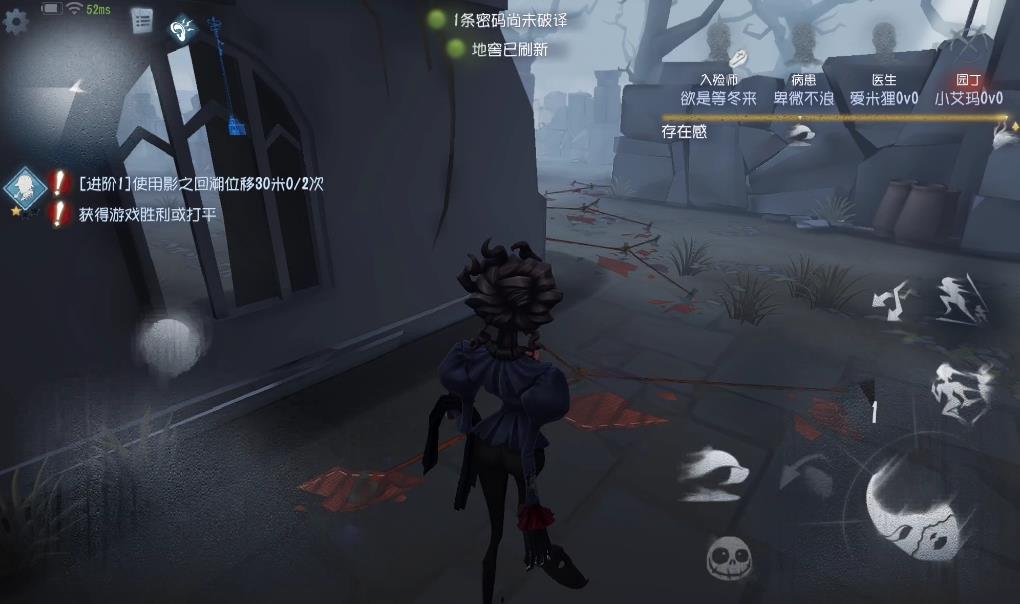Screen dimensions: 1020x604
Task: Activate the ear Listen trait icon
Action: coord(183,29)
